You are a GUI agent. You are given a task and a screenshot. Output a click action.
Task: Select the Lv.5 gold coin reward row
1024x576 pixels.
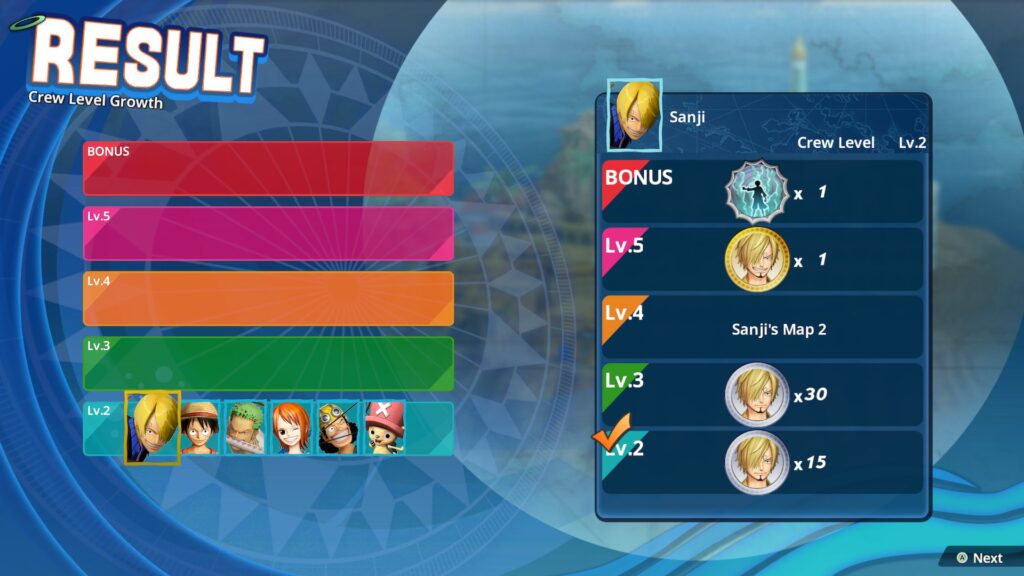click(762, 259)
